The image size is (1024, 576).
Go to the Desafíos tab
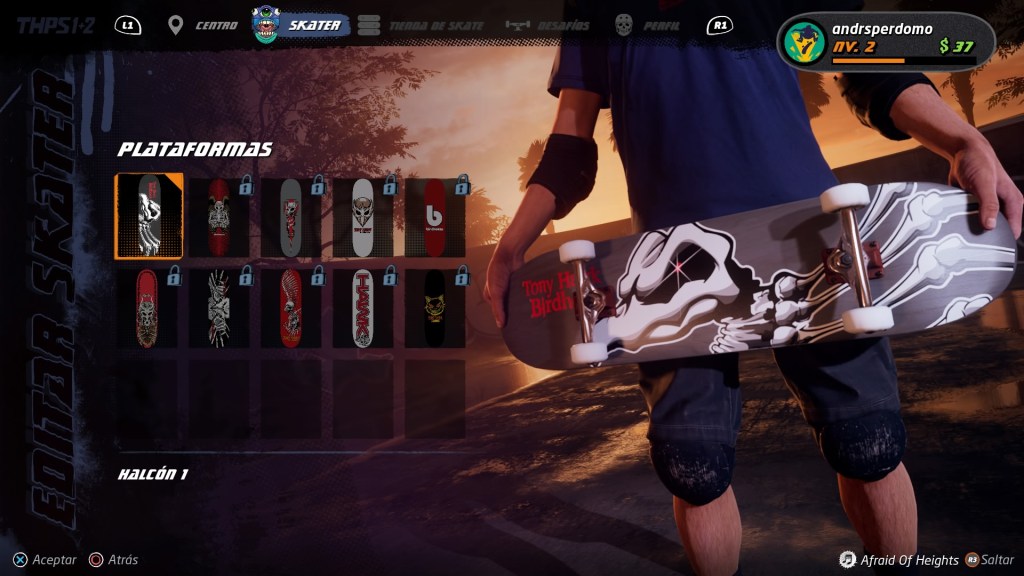click(x=548, y=25)
